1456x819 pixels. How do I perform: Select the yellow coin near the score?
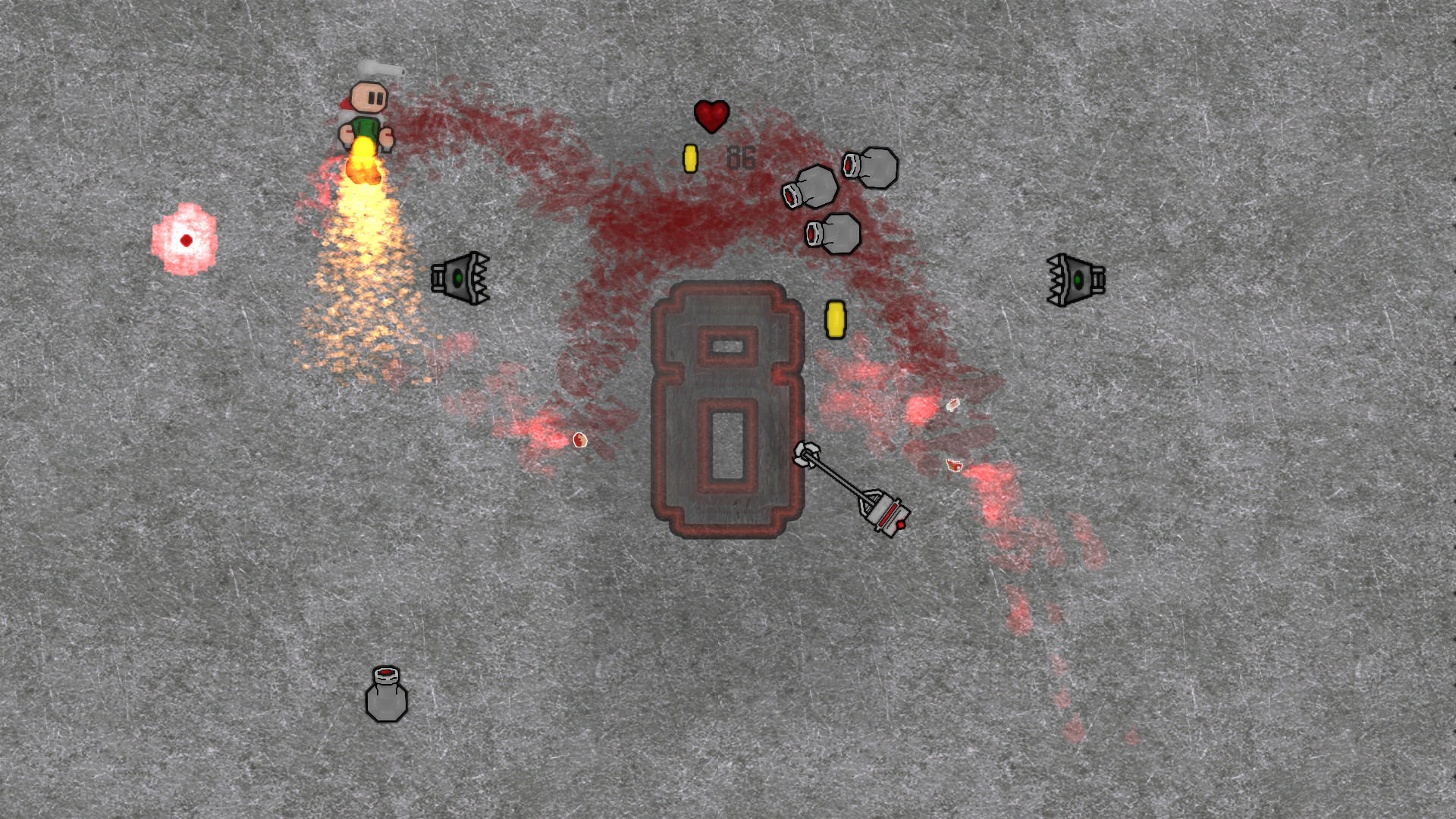690,157
